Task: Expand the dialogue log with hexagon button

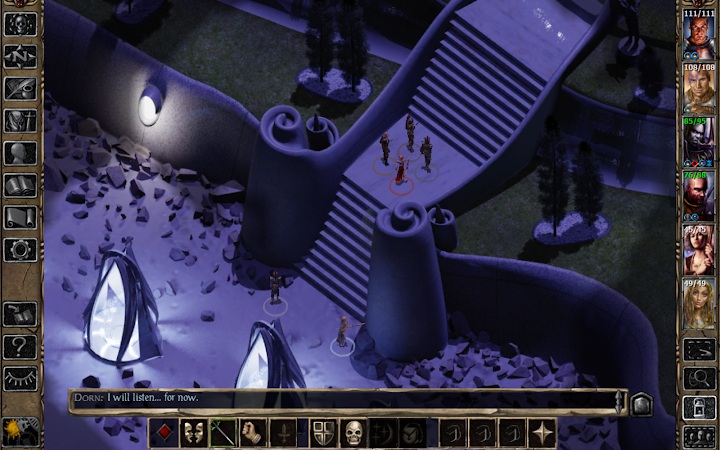Action: [x=641, y=403]
